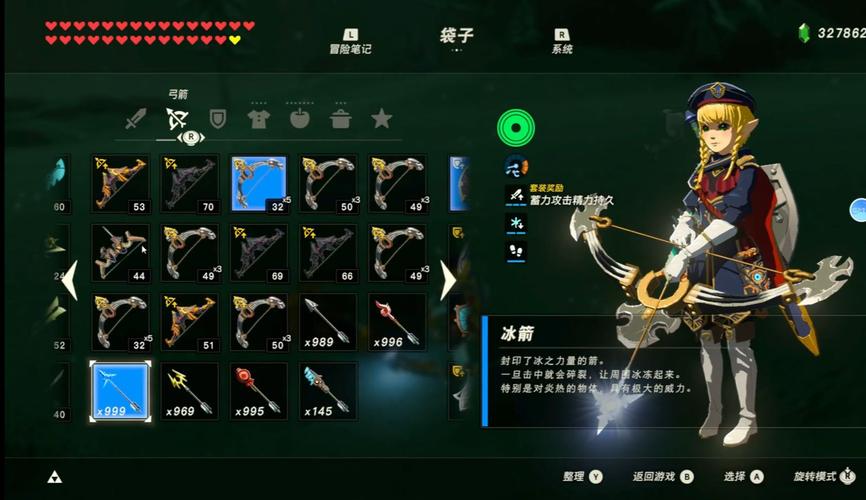The height and width of the screenshot is (500, 866).
Task: Select the normal arrows x989 slot
Action: [x=328, y=322]
